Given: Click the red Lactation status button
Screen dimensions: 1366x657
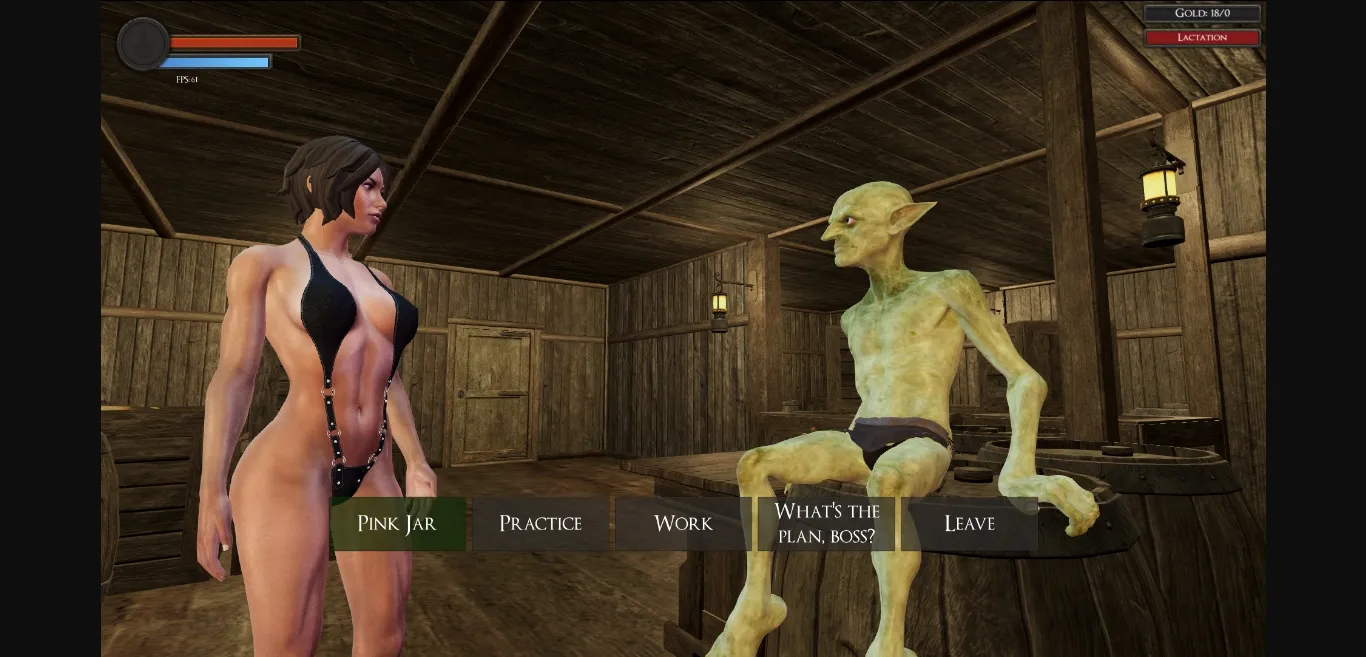Looking at the screenshot, I should [x=1202, y=38].
